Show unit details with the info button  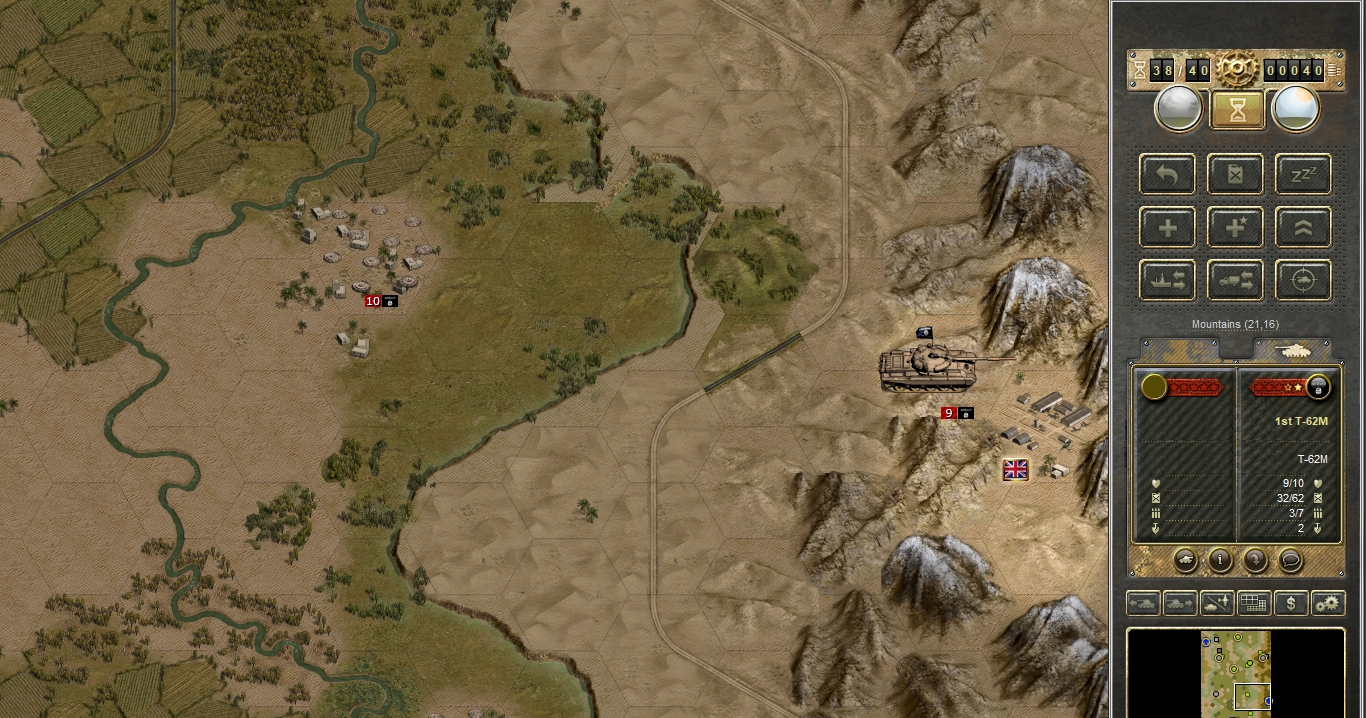[x=1220, y=560]
